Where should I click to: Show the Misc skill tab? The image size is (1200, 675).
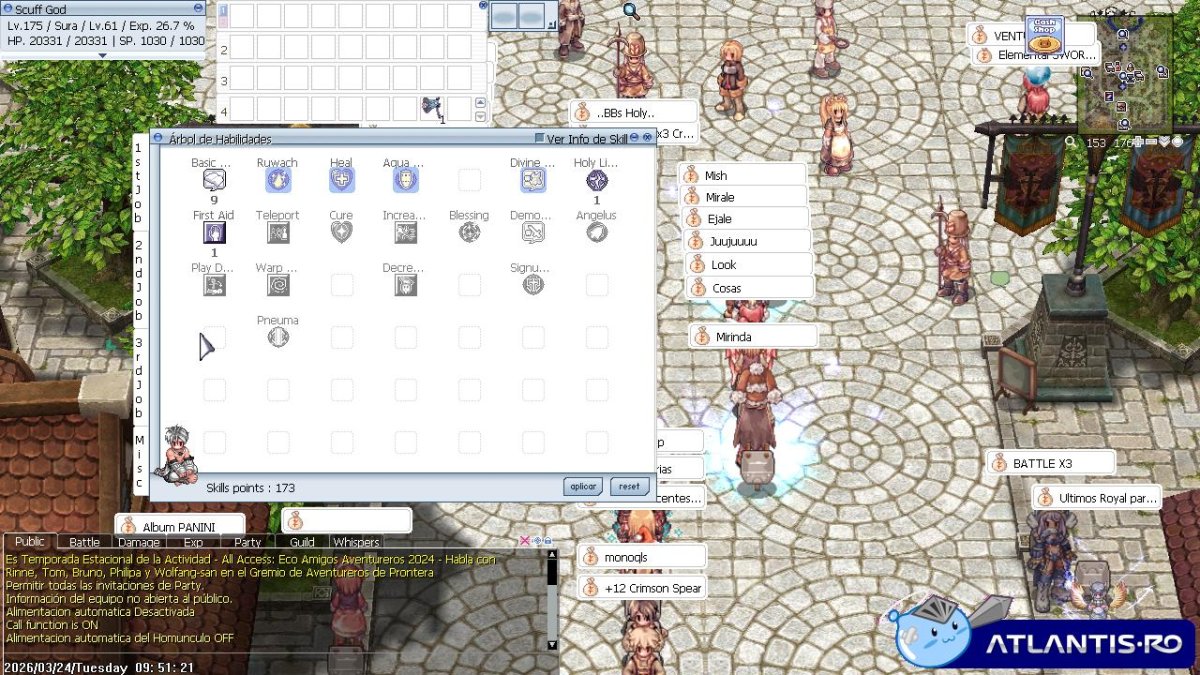[x=139, y=461]
